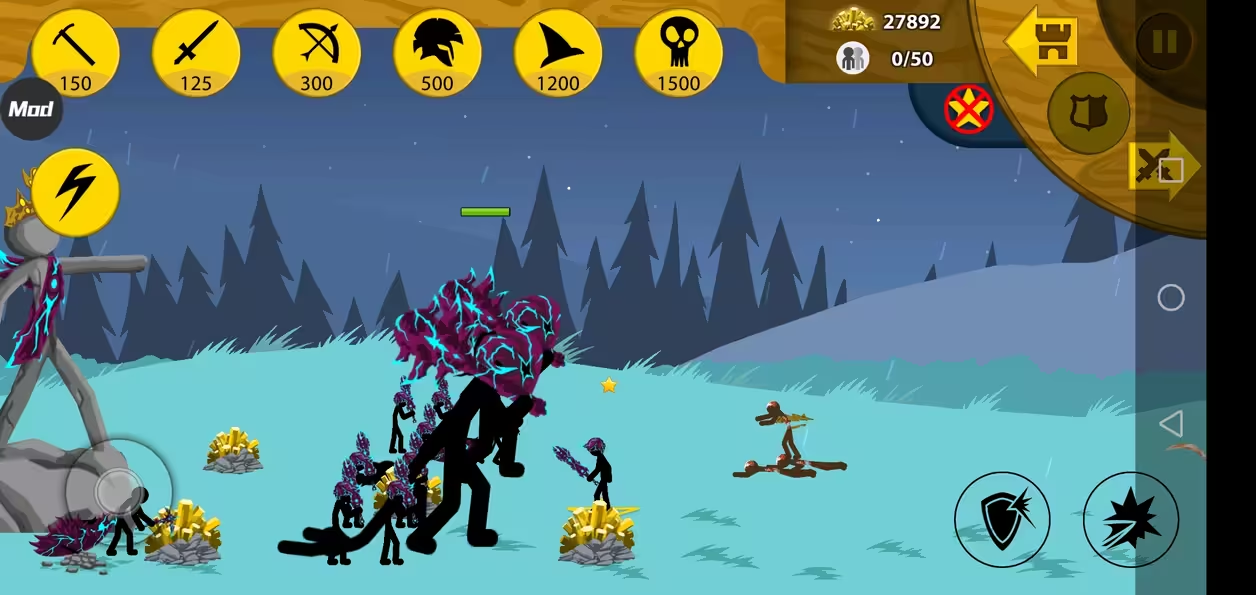Spawn the skull giant unit for 1500
Image resolution: width=1256 pixels, height=595 pixels.
click(x=678, y=52)
